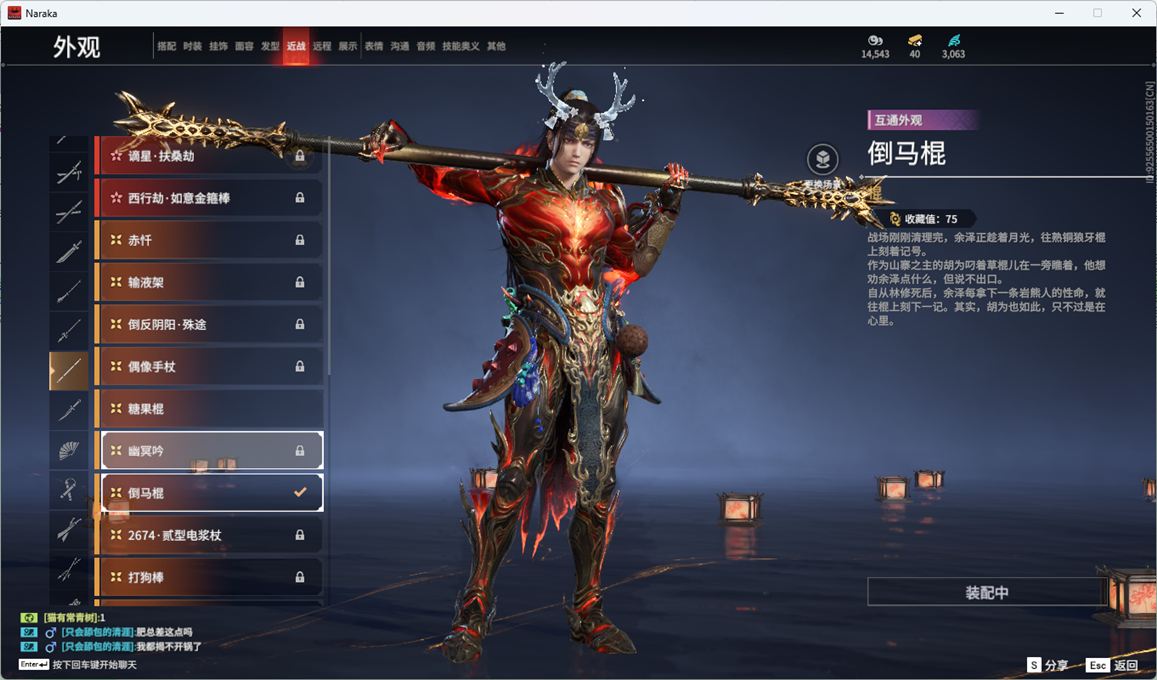Switch to the 时装 tab

coord(192,46)
